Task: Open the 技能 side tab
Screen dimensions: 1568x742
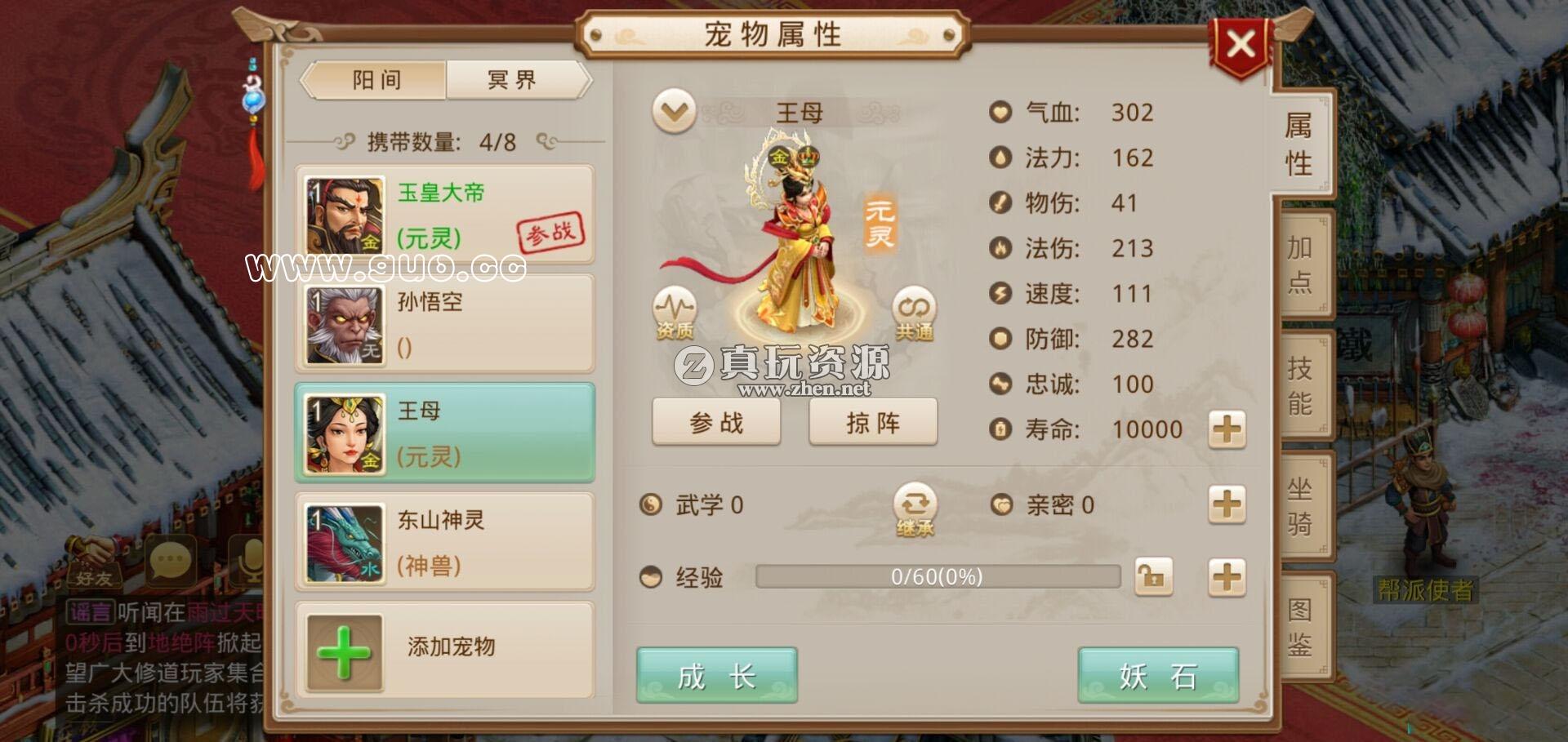Action: (x=1301, y=385)
